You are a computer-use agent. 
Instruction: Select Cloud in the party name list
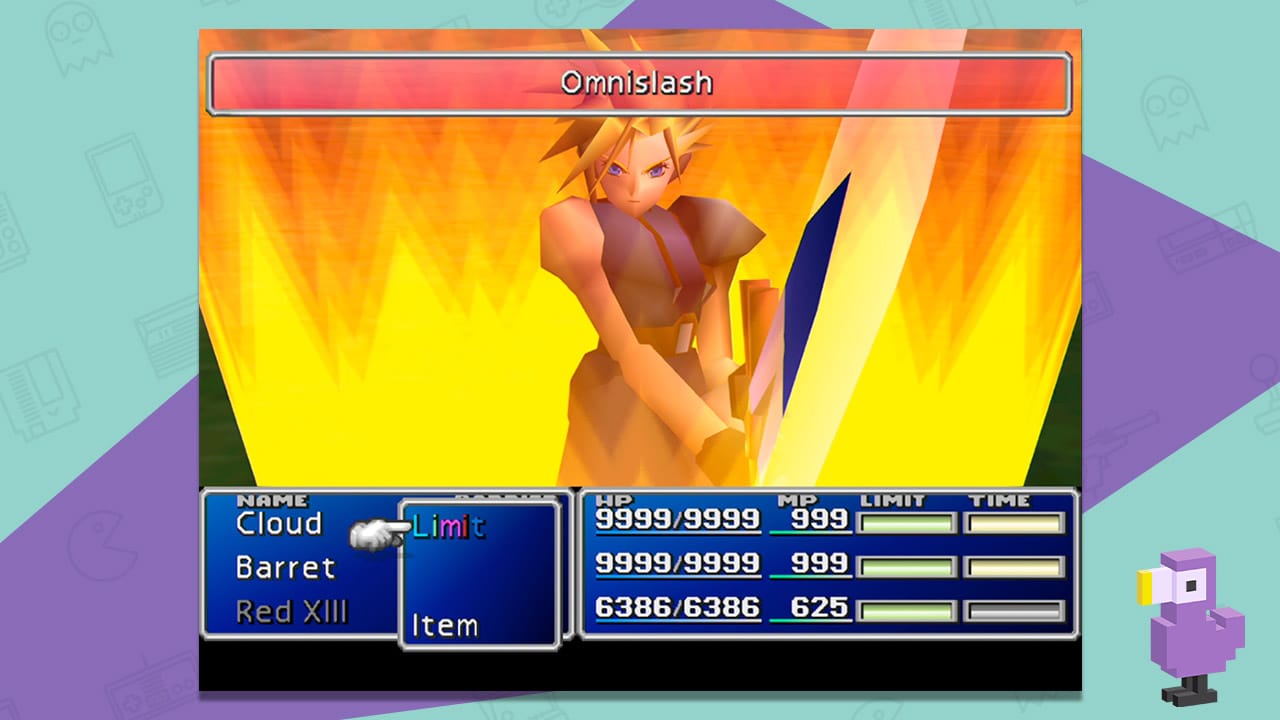(x=278, y=523)
